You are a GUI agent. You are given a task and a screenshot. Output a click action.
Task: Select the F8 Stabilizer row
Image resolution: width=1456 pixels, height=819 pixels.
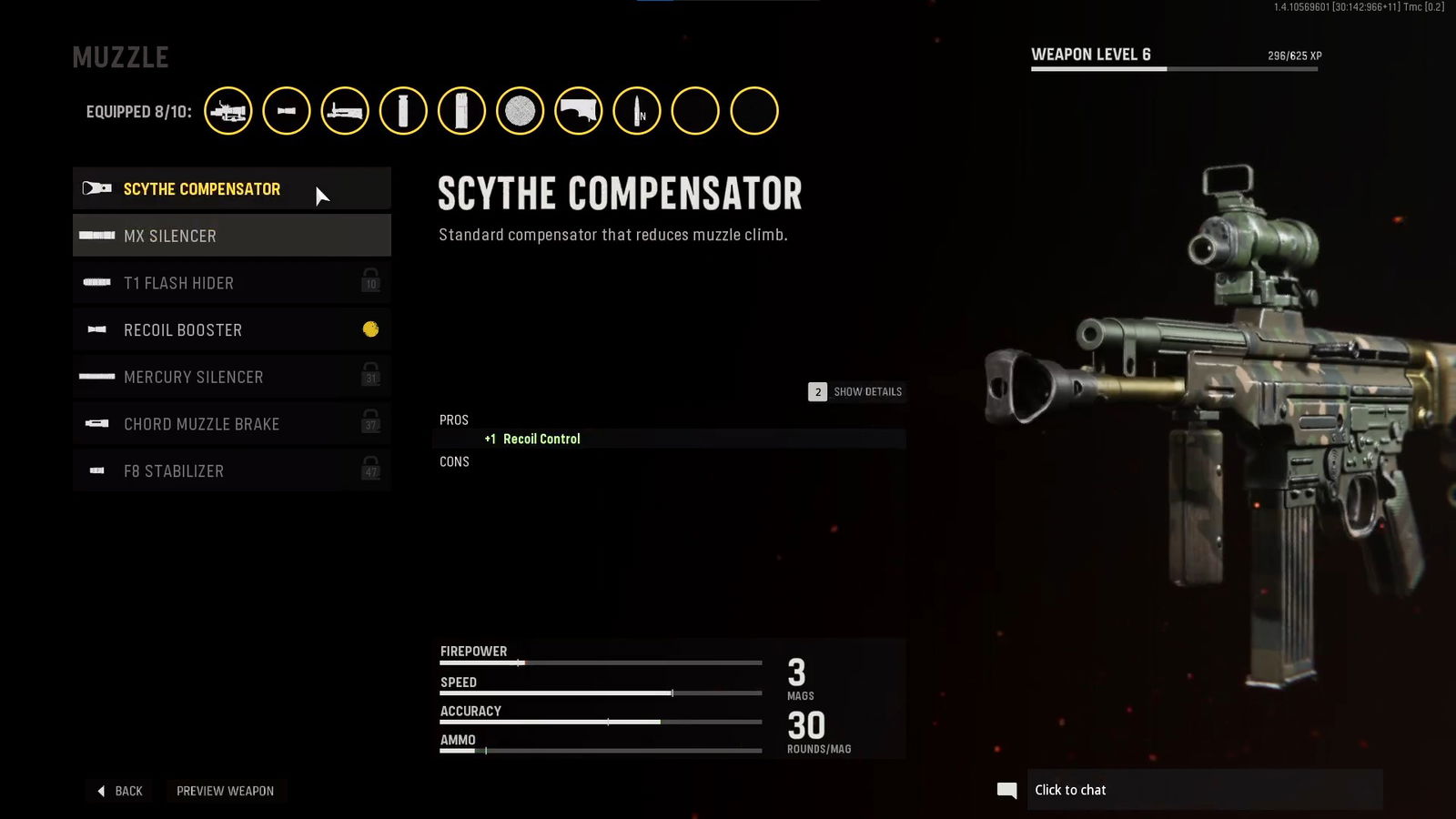point(231,471)
